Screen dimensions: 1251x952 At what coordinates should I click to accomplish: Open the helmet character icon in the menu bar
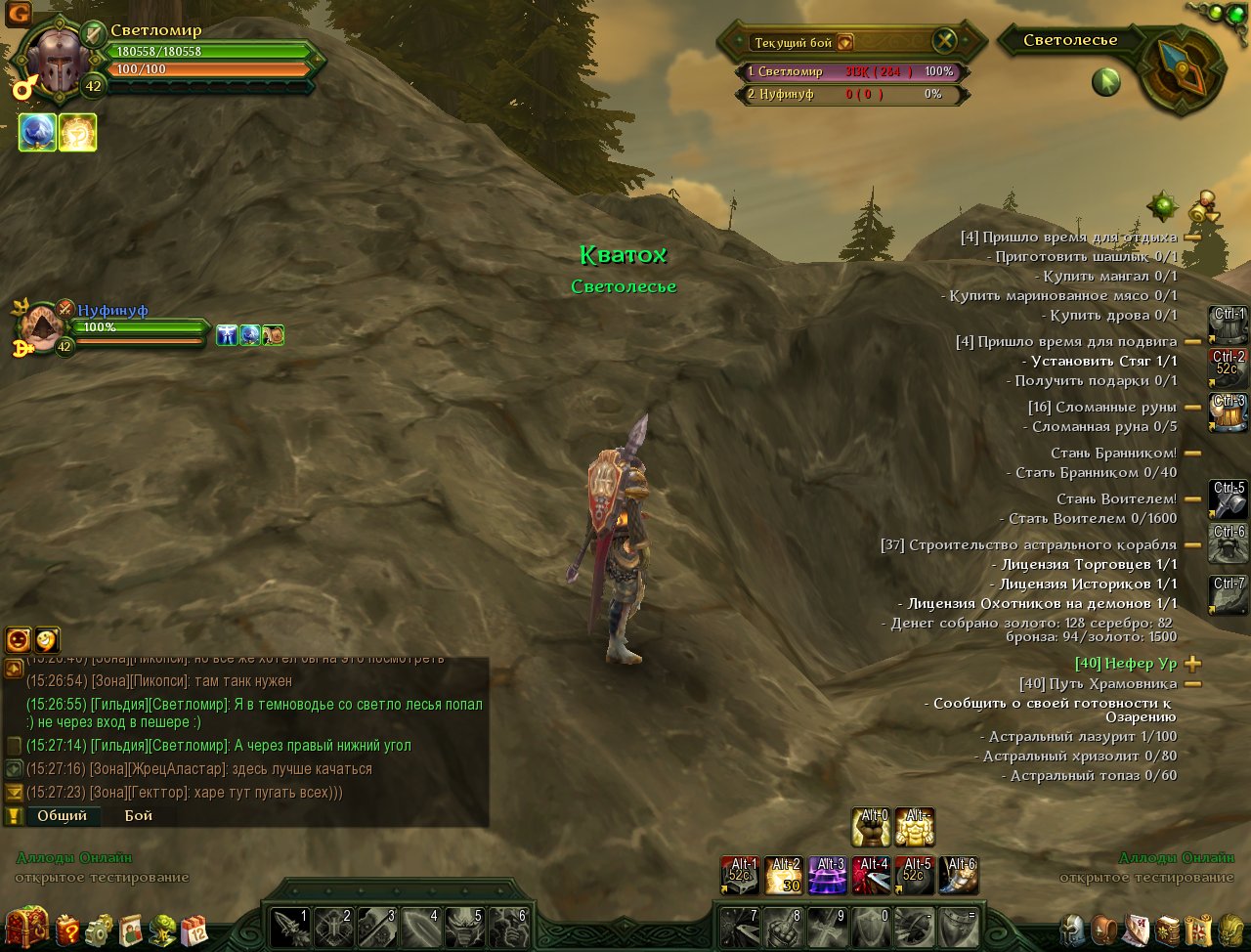[x=1073, y=930]
